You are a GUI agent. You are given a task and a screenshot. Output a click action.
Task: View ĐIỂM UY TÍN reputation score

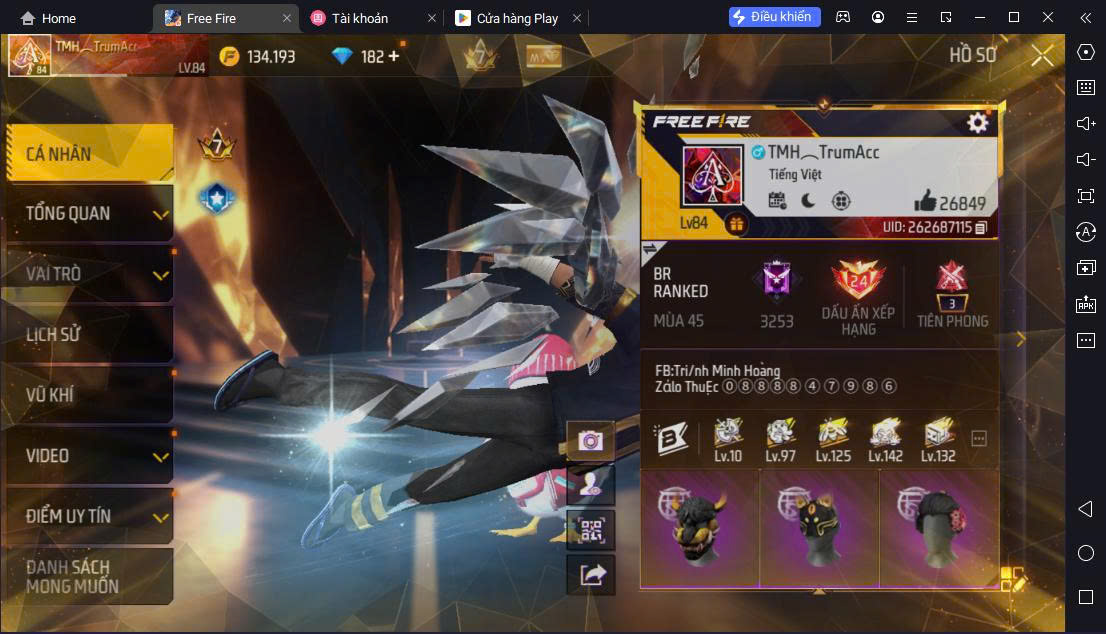88,516
